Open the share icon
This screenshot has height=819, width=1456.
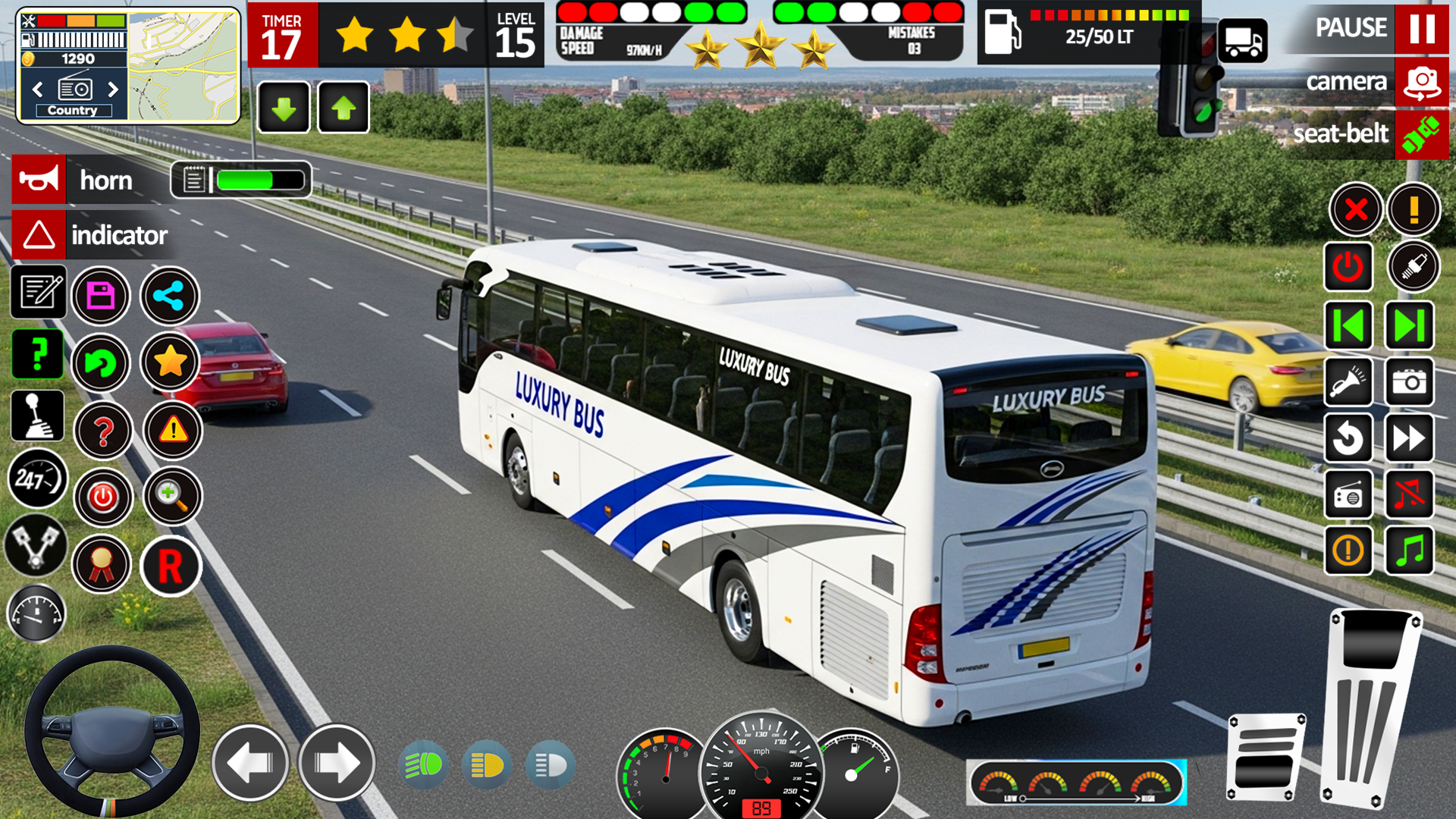pos(170,297)
